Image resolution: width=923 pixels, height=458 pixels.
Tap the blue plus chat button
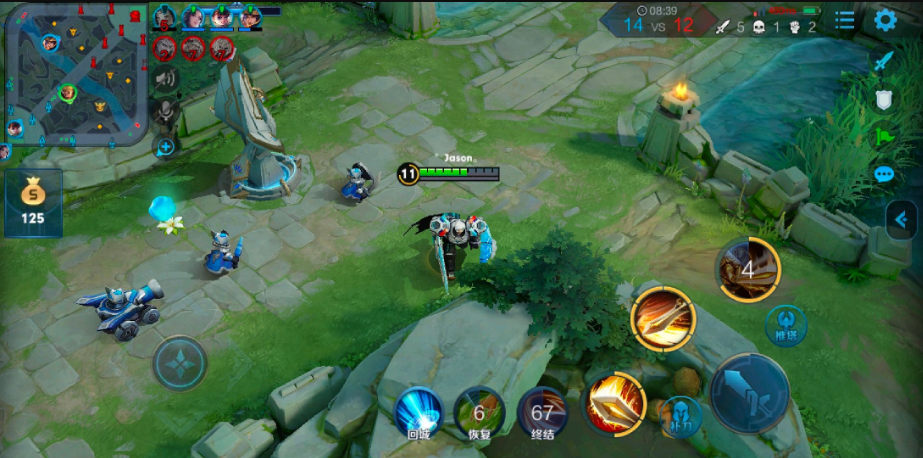pos(165,147)
